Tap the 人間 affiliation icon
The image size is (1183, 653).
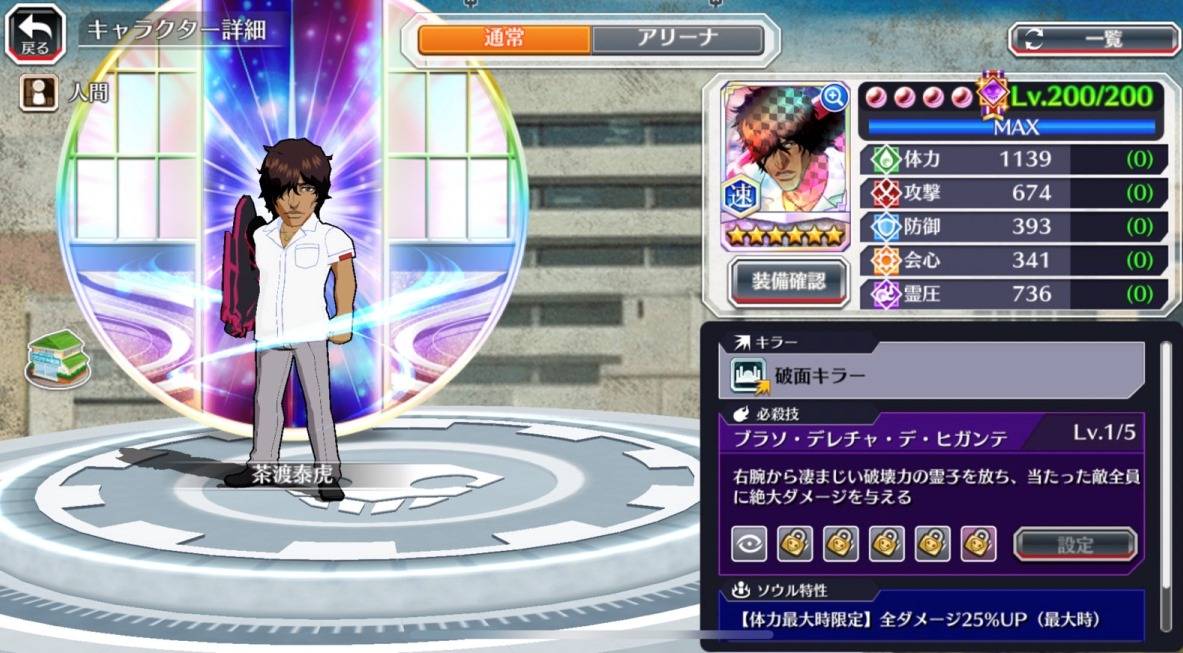click(39, 93)
